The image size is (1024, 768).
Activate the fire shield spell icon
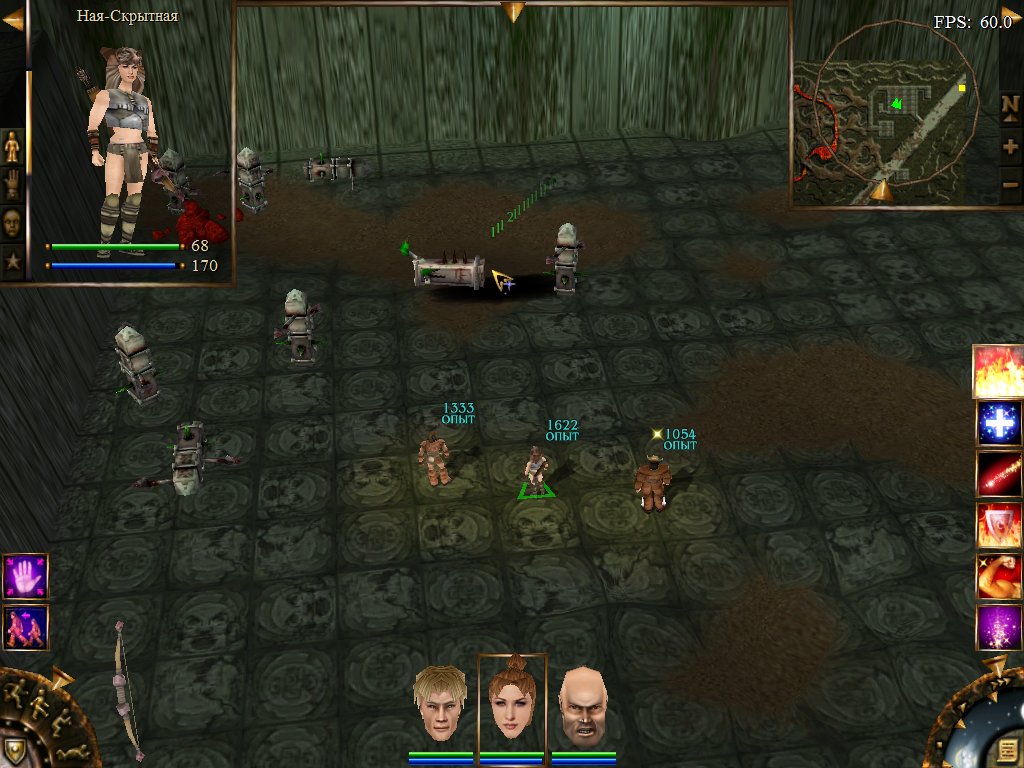998,526
